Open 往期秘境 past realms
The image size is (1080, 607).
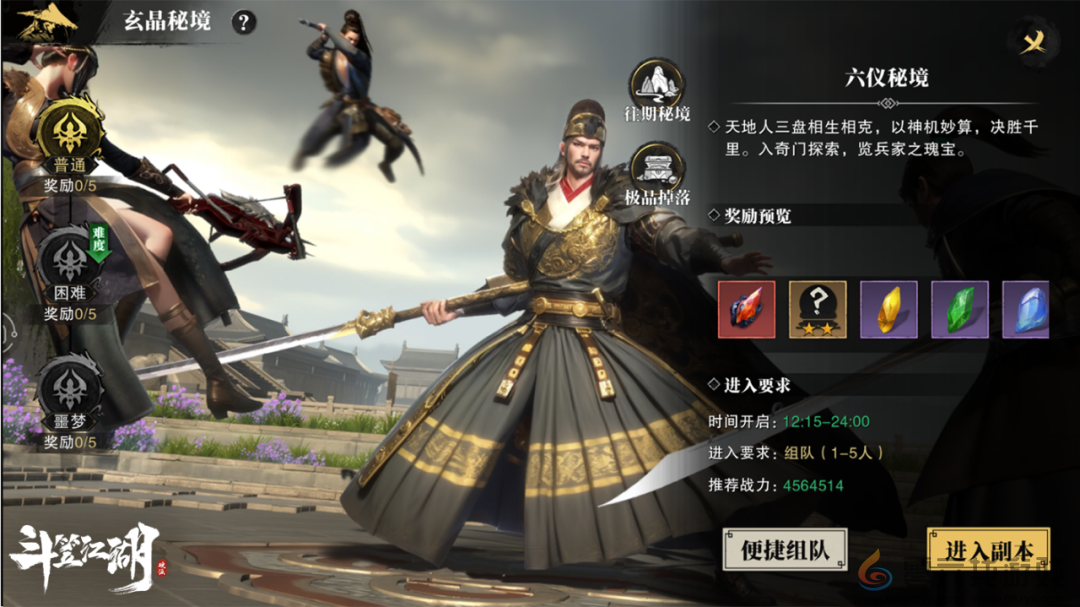point(657,84)
